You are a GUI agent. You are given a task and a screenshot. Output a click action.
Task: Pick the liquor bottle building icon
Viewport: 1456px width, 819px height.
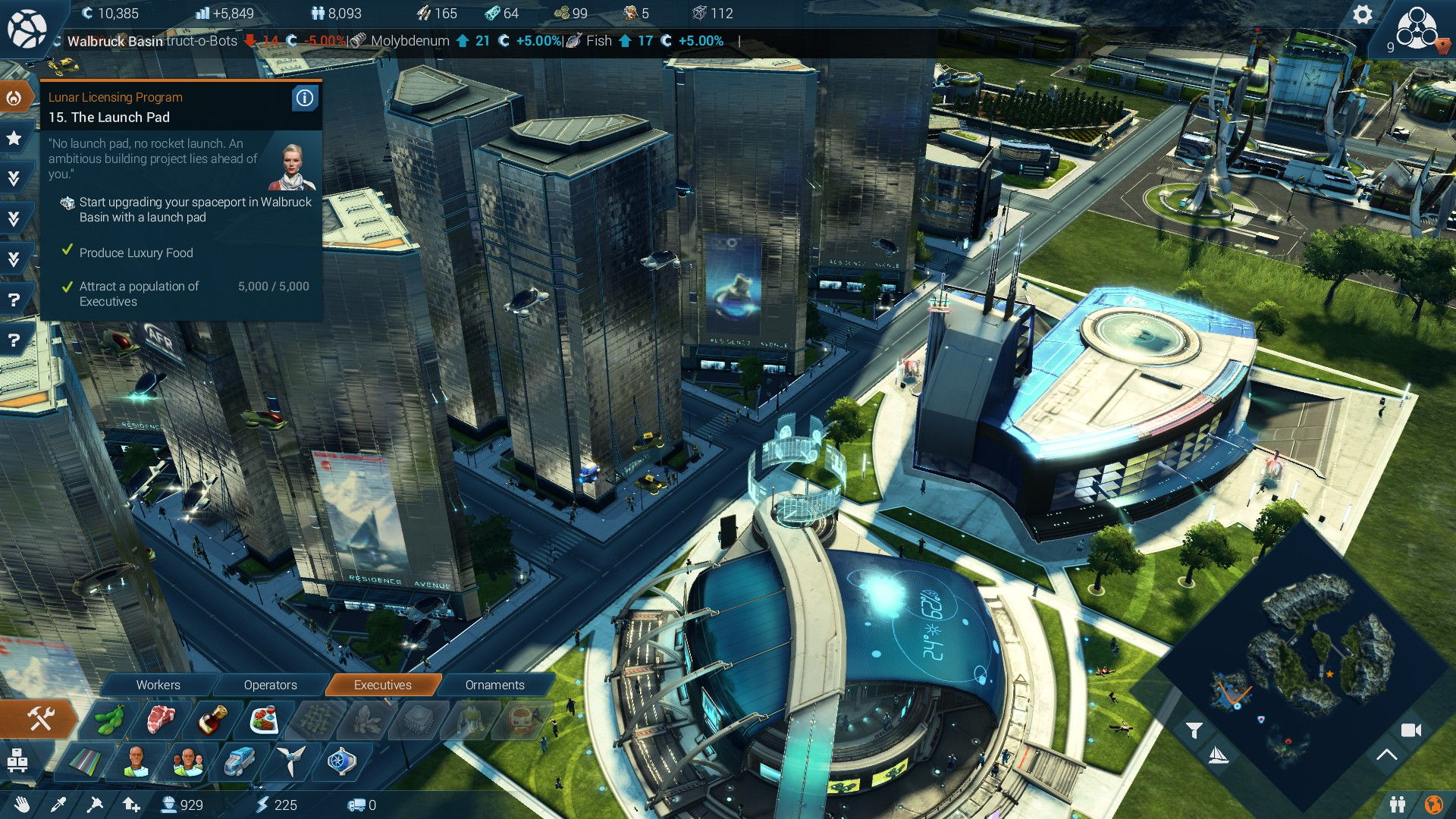214,719
